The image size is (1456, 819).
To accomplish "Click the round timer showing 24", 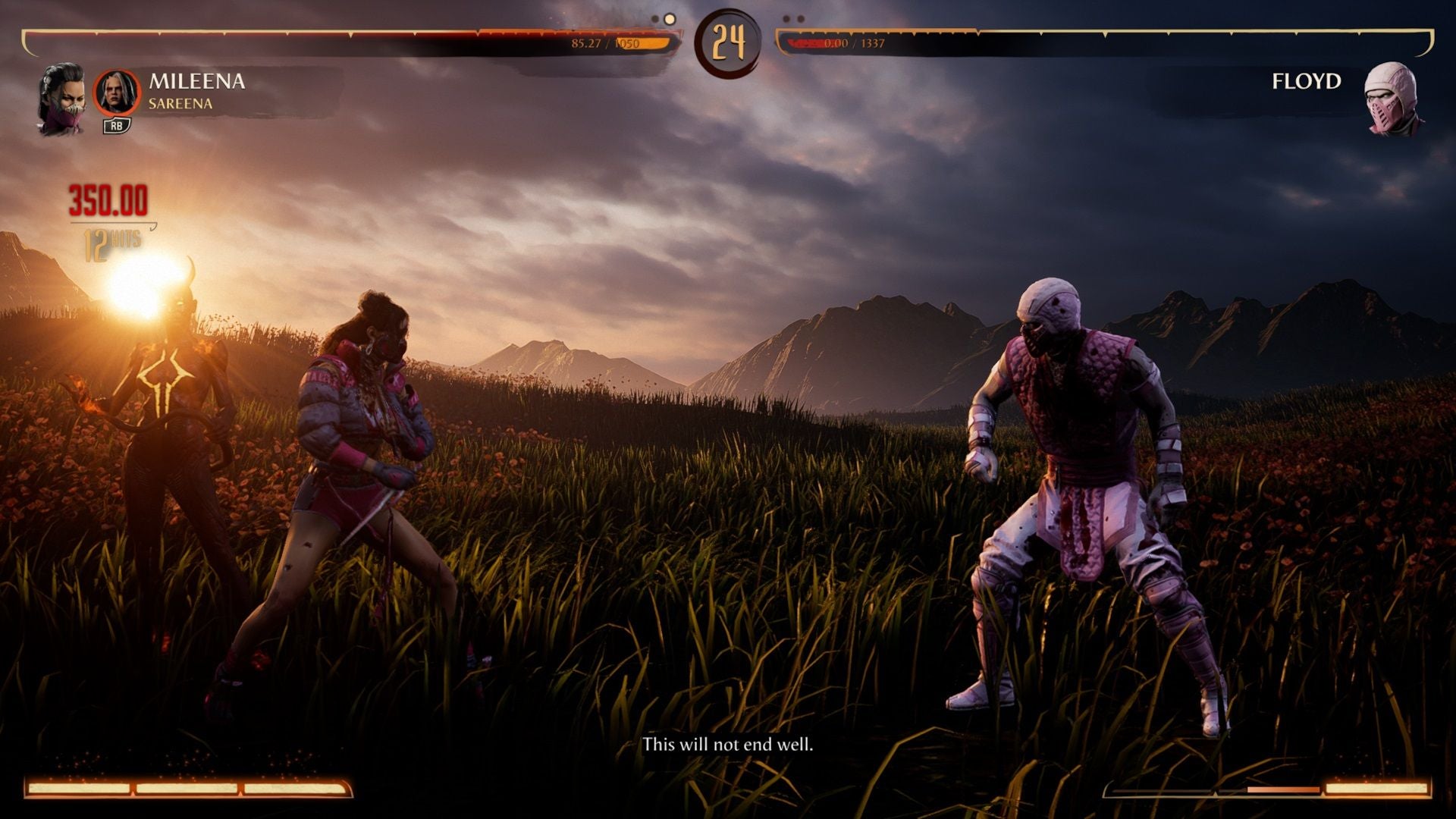I will [x=728, y=43].
